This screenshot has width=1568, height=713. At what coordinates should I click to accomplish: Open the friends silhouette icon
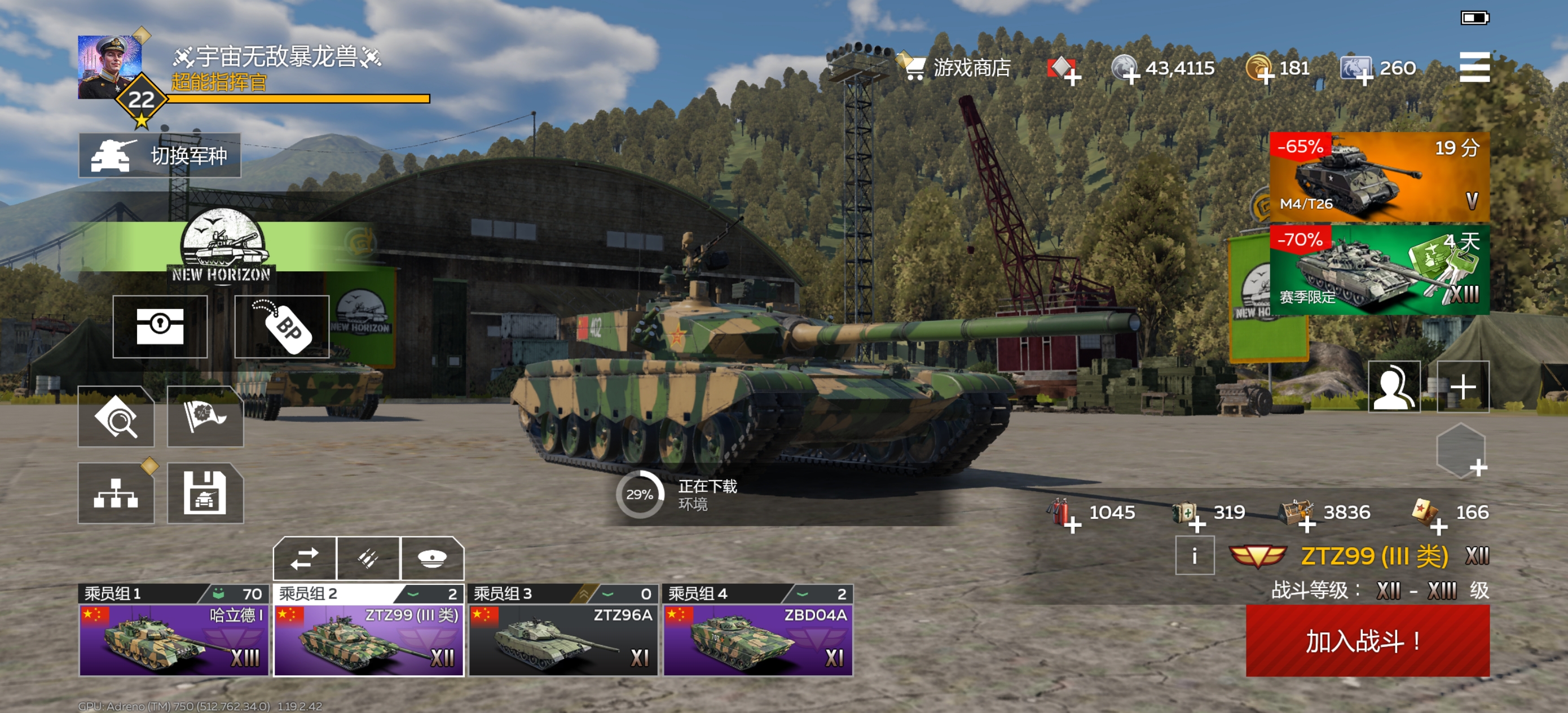[1394, 386]
